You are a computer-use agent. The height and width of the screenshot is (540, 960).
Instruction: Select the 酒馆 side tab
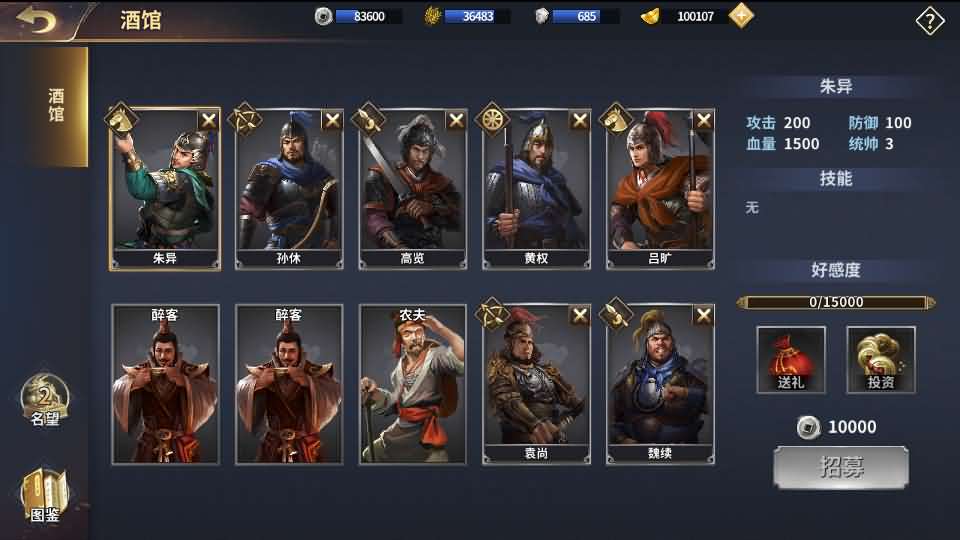(56, 106)
